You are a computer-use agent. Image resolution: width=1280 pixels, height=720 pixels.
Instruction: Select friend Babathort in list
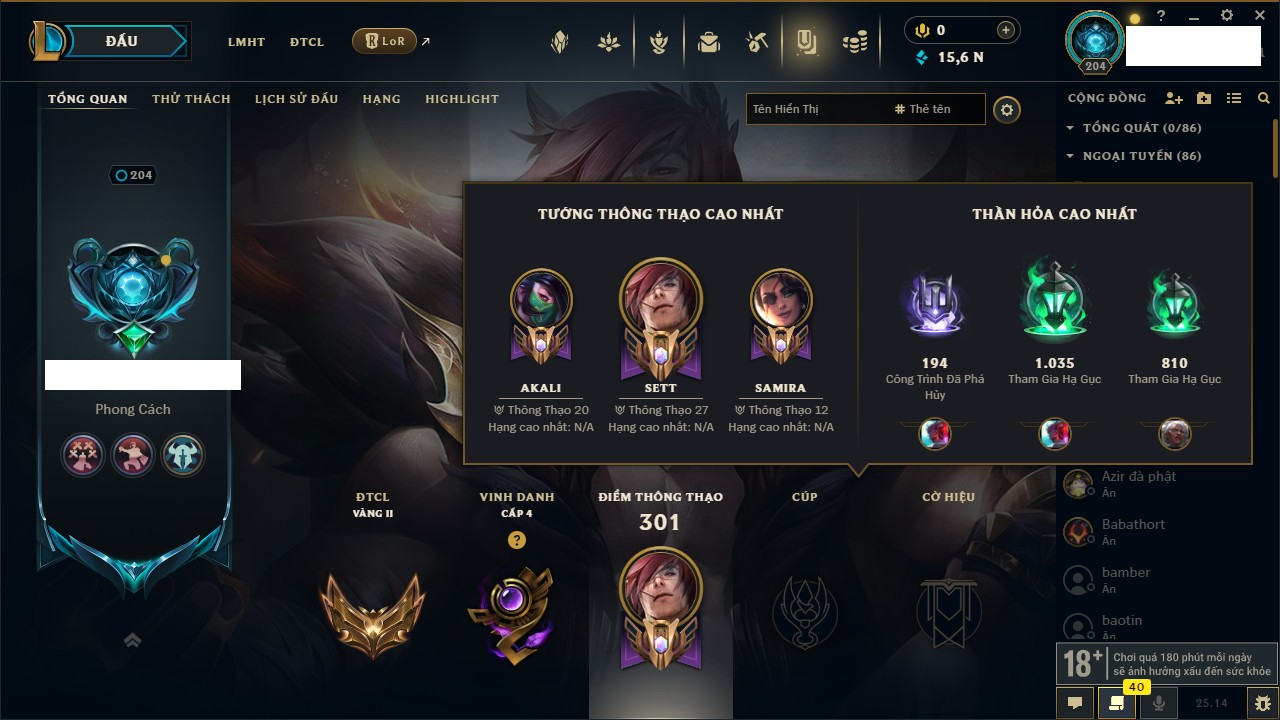(x=1133, y=525)
